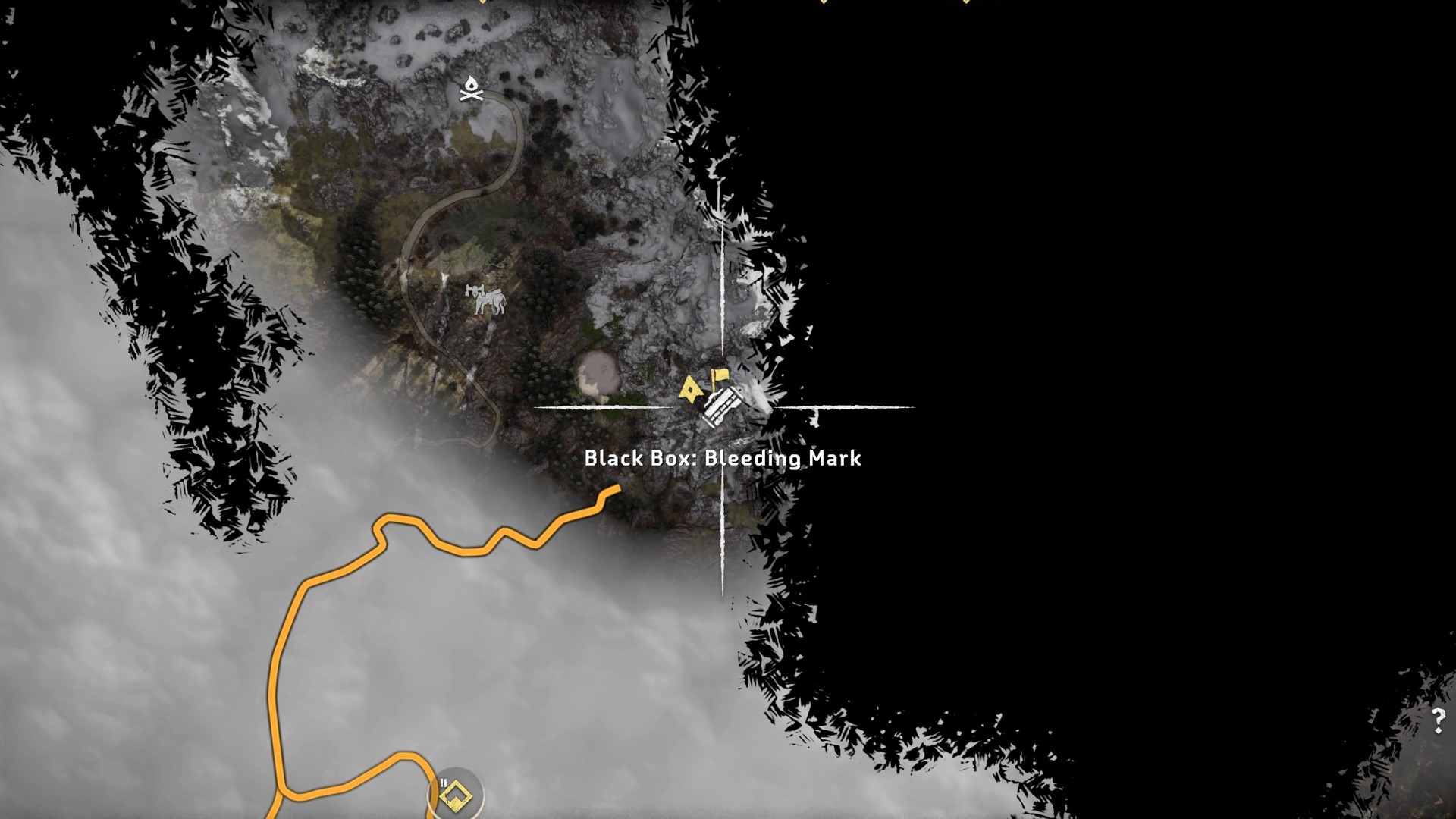
Task: Select the yellow triangle player marker
Action: pos(690,389)
